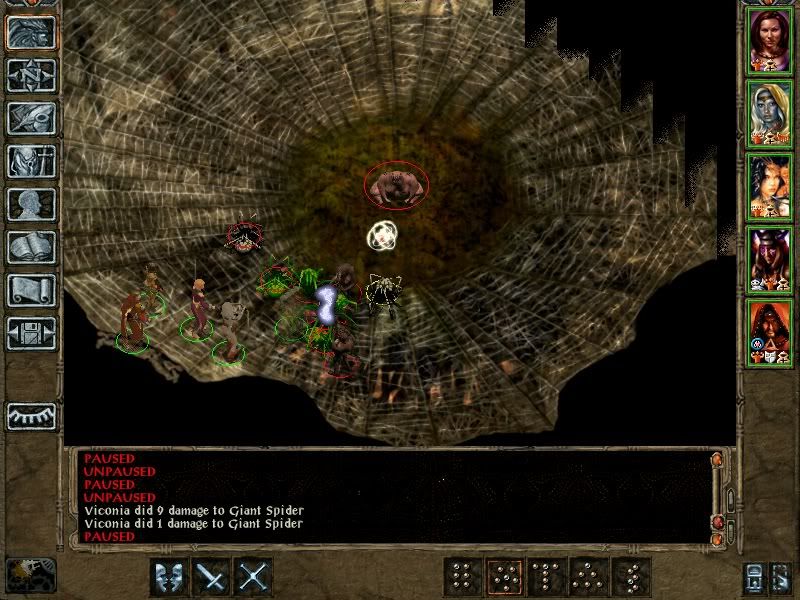The height and width of the screenshot is (600, 800).
Task: Select the dark-haired woman portrait
Action: tap(769, 186)
